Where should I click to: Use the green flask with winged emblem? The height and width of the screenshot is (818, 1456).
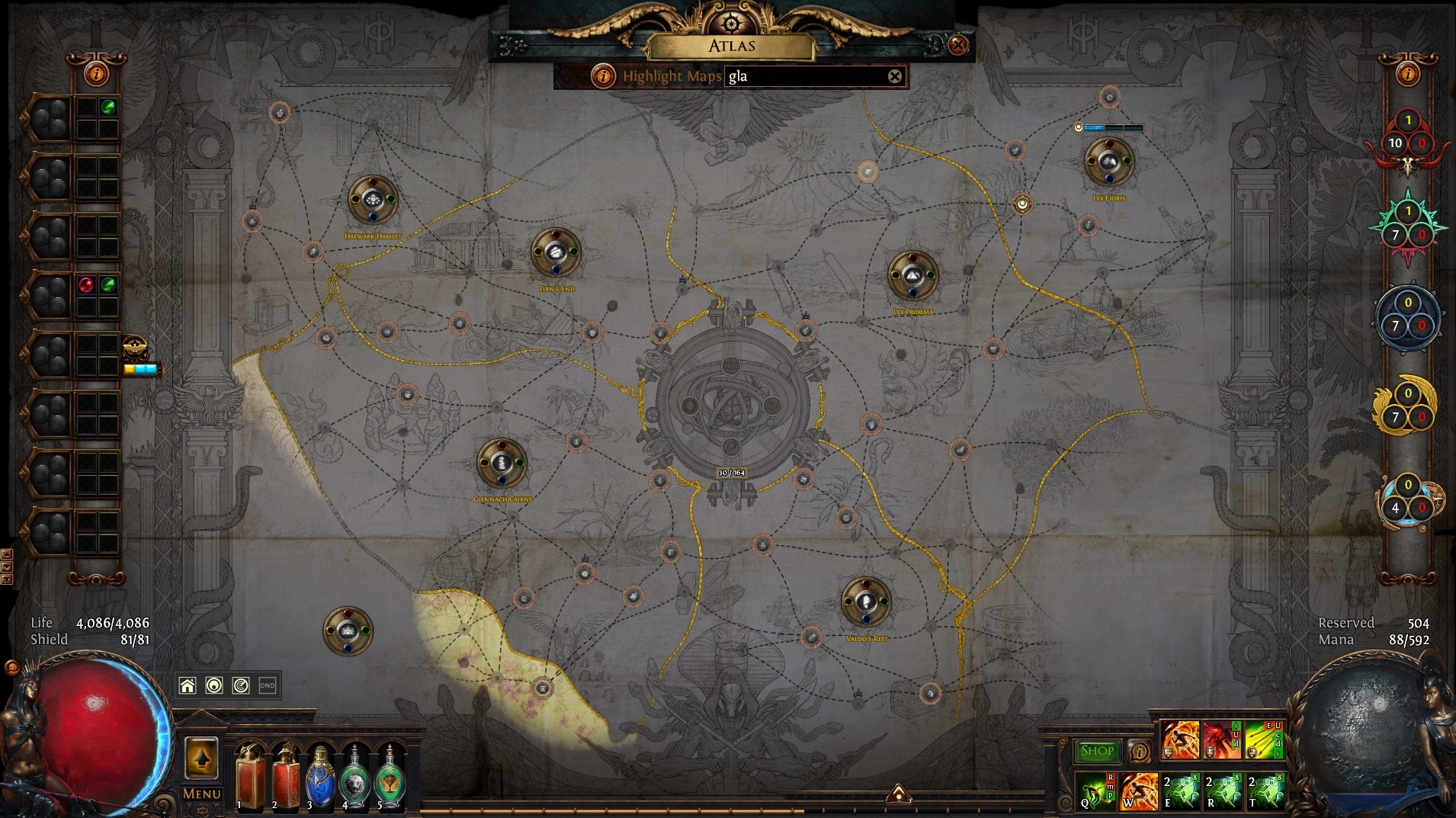(390, 778)
